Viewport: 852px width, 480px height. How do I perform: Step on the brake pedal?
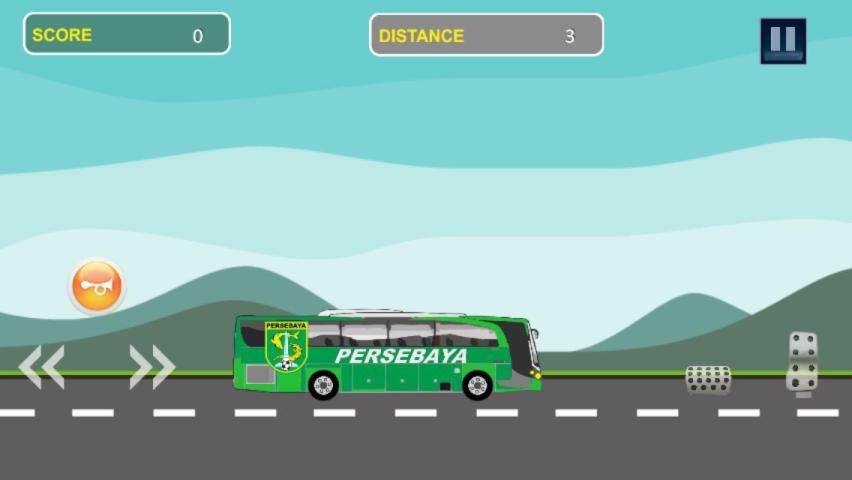click(708, 380)
